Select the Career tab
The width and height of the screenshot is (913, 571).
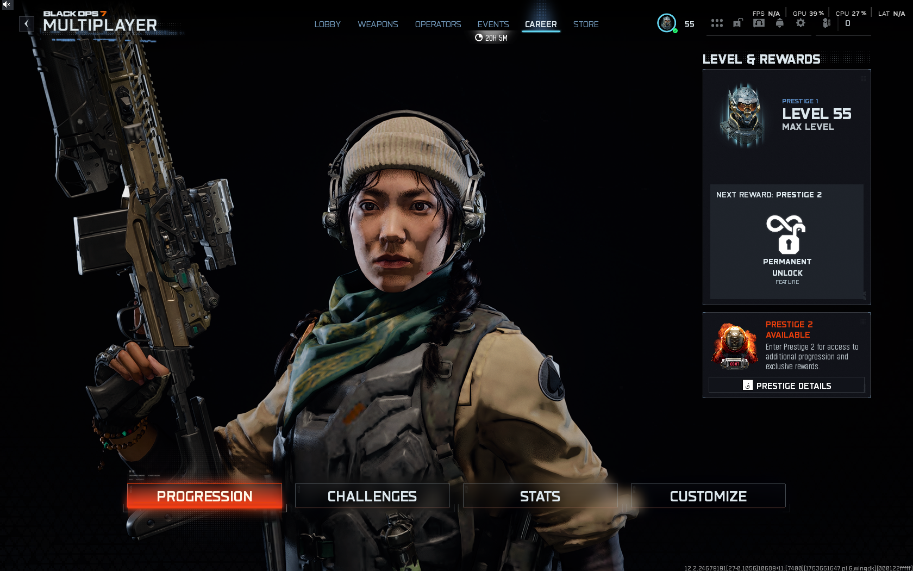click(541, 24)
